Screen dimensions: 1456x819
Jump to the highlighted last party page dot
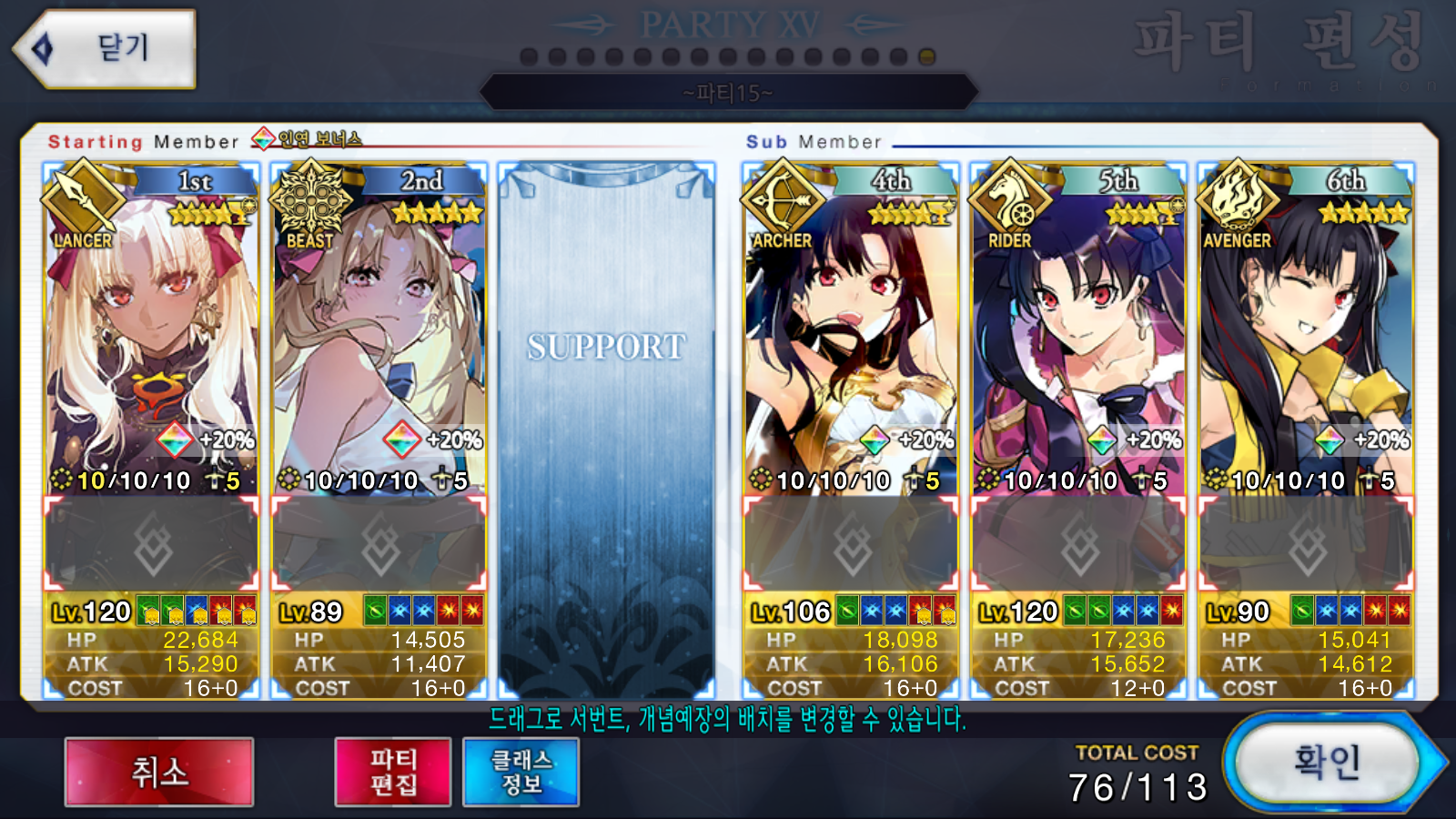pyautogui.click(x=926, y=56)
